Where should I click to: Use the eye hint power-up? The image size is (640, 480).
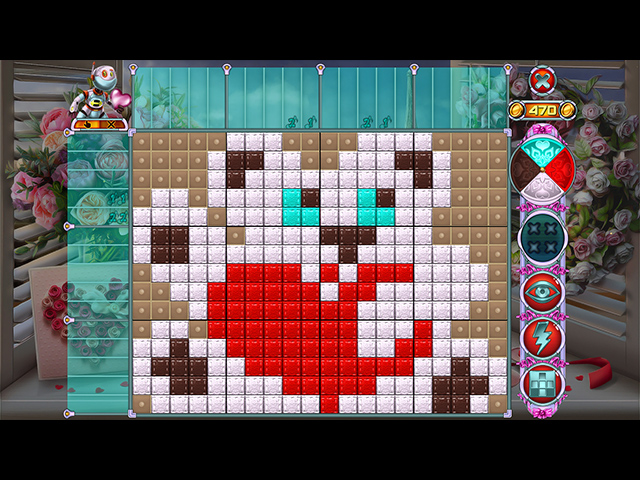[542, 291]
